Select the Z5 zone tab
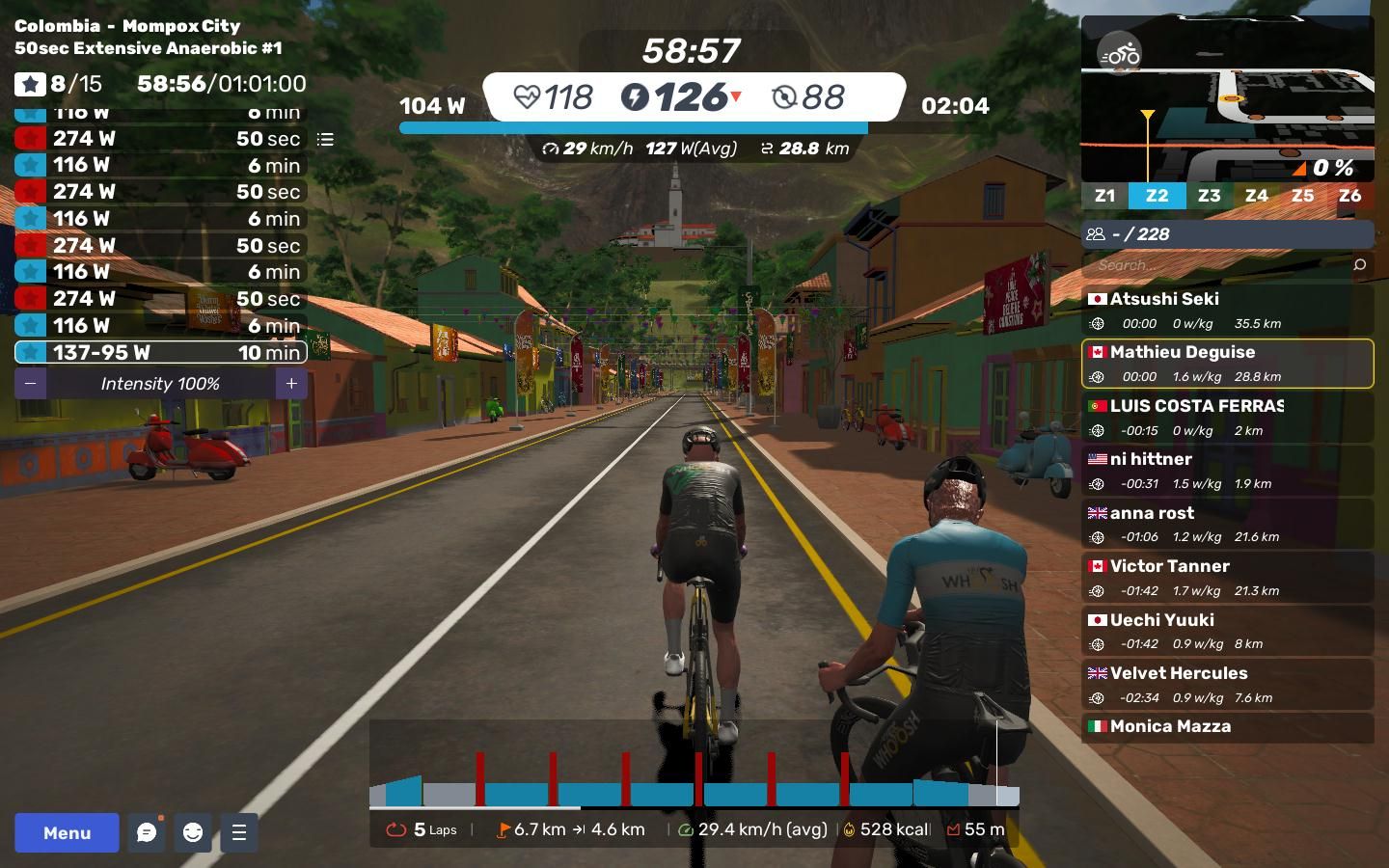Viewport: 1389px width, 868px height. (x=1302, y=196)
